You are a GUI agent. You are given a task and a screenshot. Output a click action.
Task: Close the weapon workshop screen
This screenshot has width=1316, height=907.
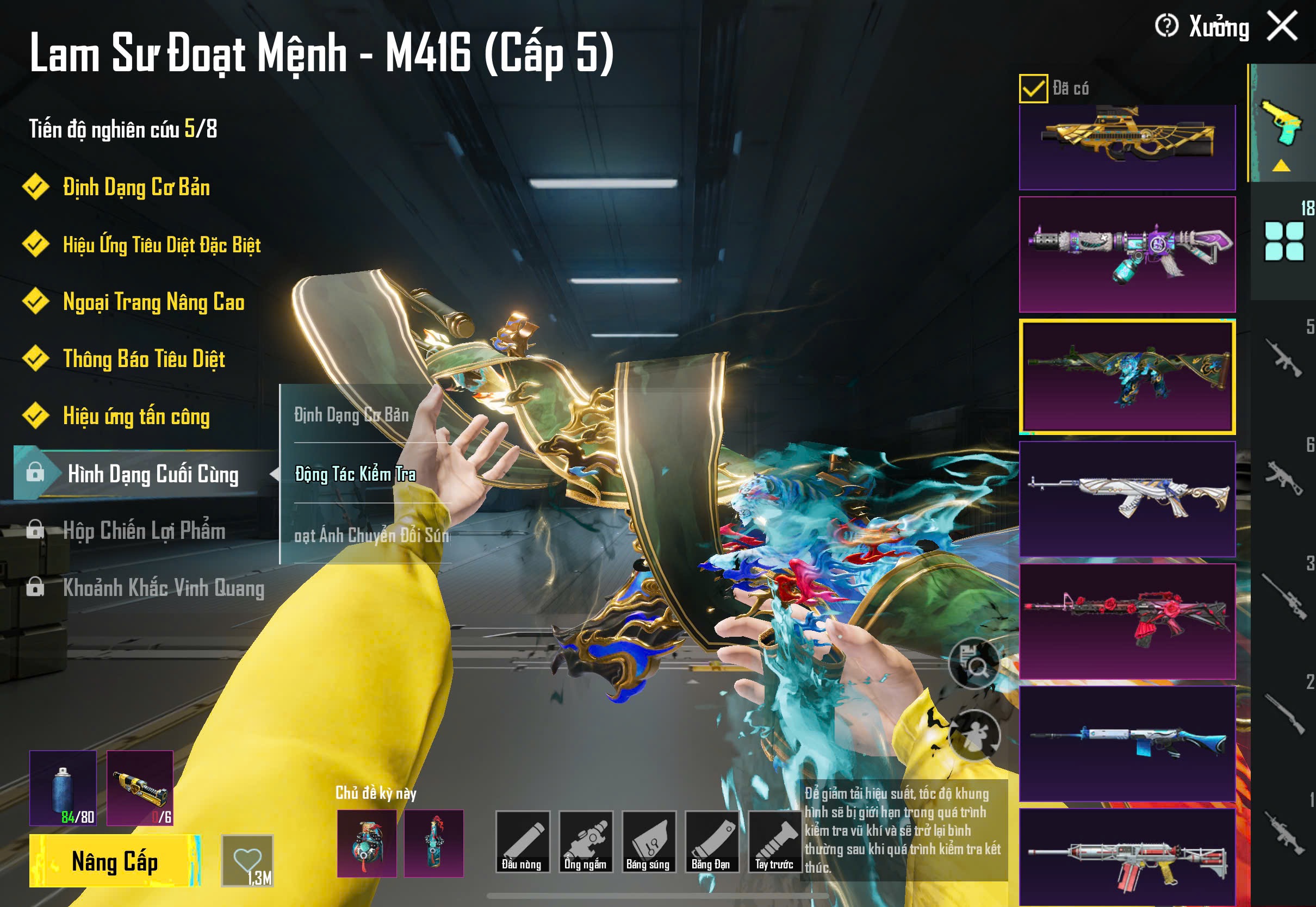1282,26
